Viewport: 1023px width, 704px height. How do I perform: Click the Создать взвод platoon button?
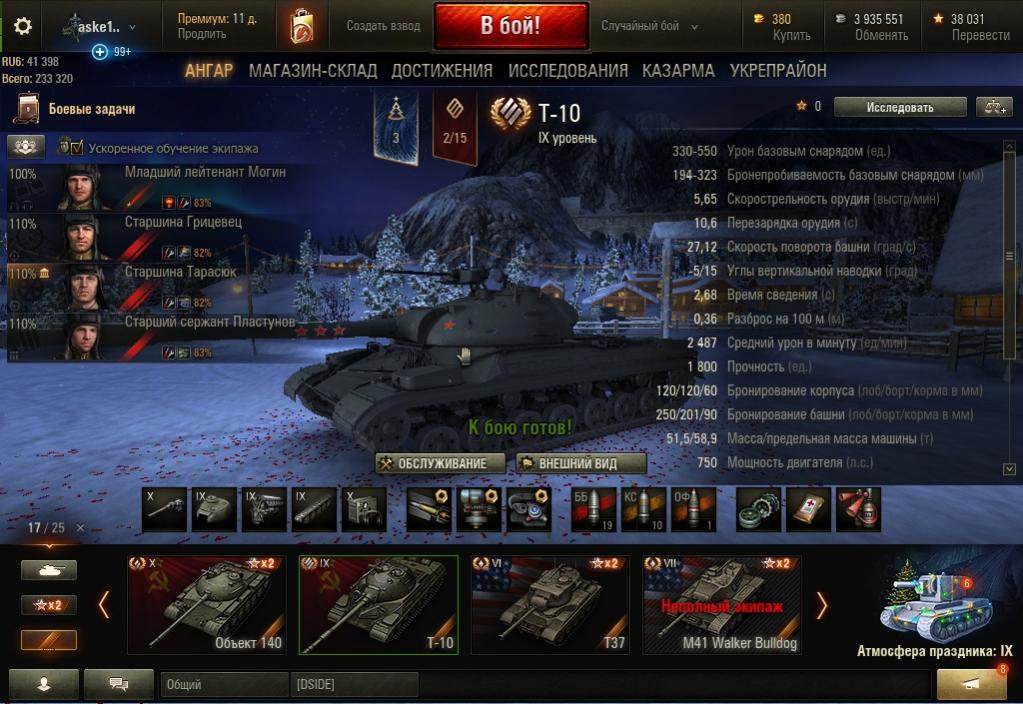coord(382,27)
